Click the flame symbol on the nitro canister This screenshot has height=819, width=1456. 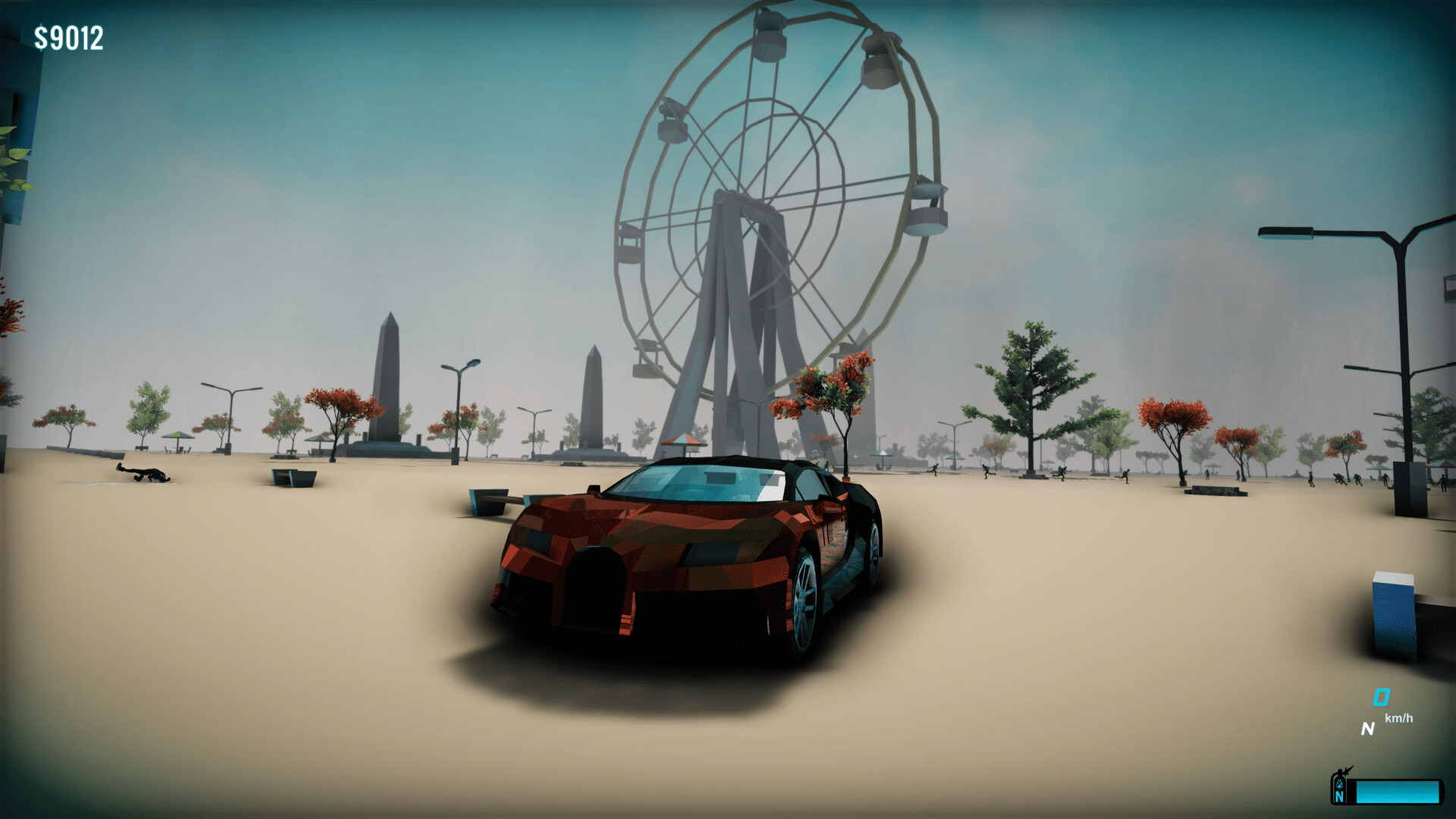point(1338,784)
